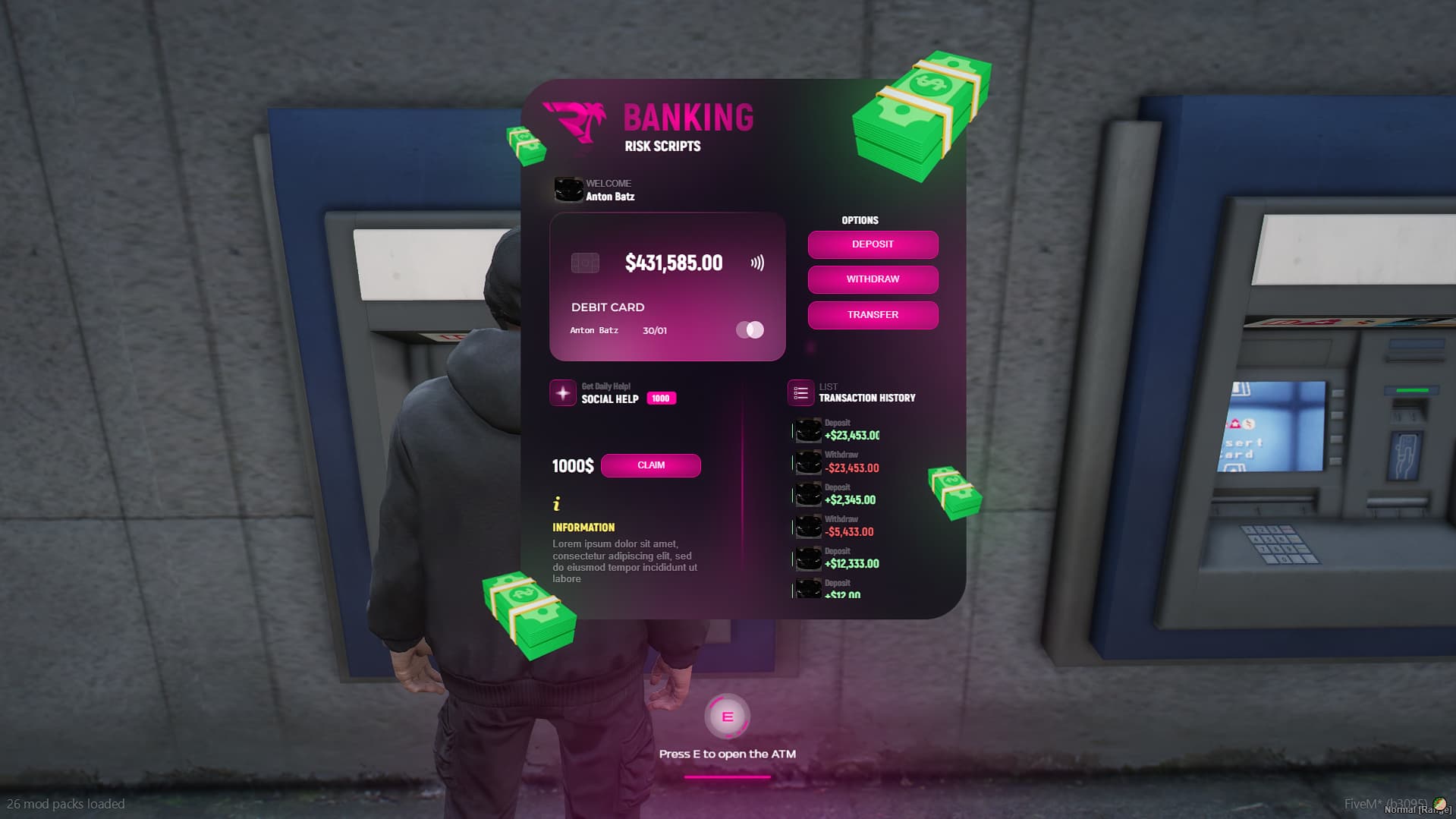Click the Risk Scripts flamingo logo

tap(575, 118)
